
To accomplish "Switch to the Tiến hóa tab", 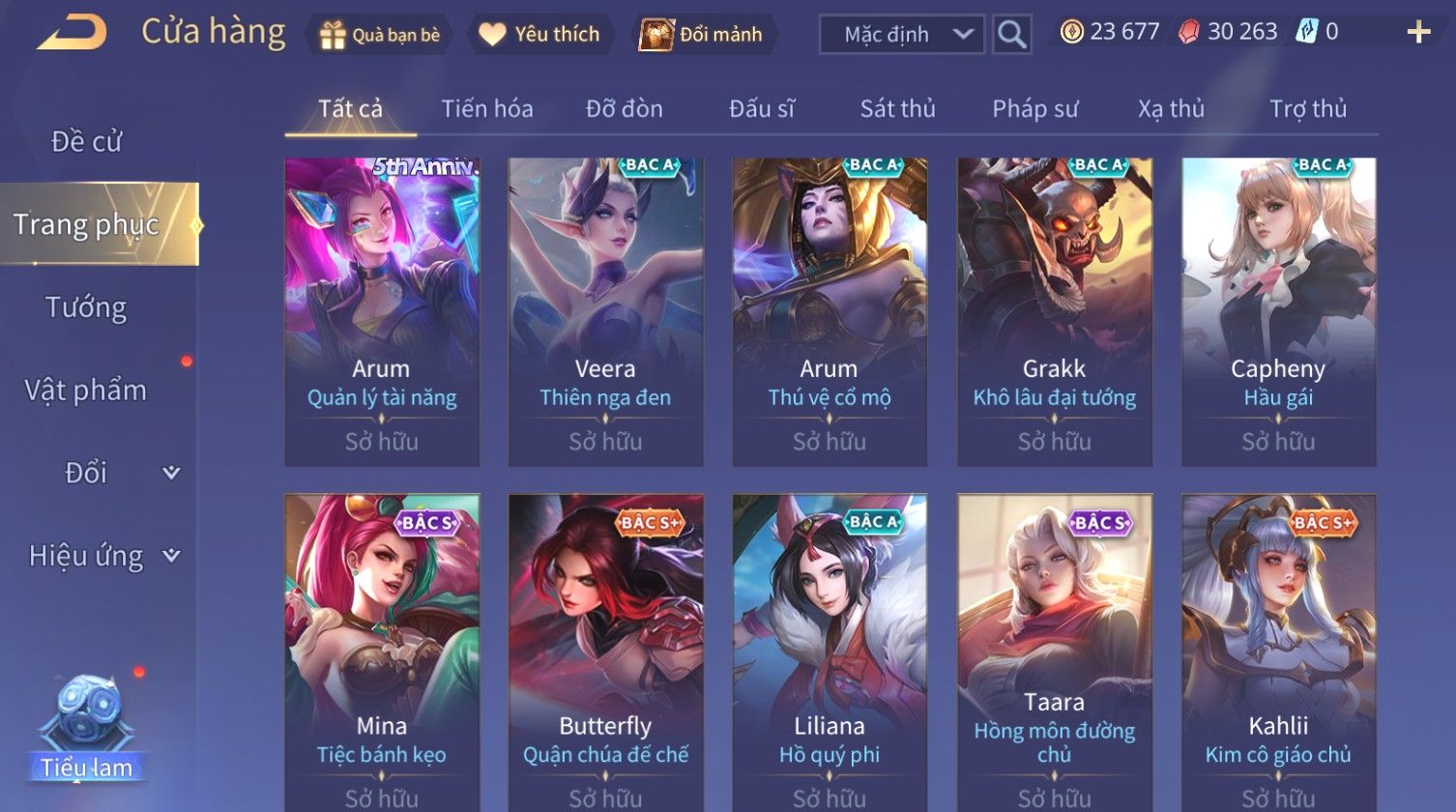I will pos(487,109).
